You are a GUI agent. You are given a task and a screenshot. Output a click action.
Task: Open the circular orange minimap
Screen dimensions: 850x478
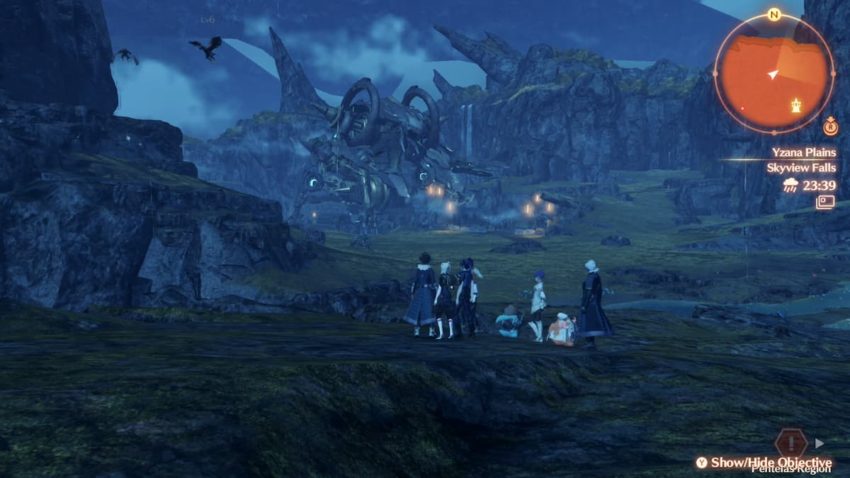(x=773, y=73)
